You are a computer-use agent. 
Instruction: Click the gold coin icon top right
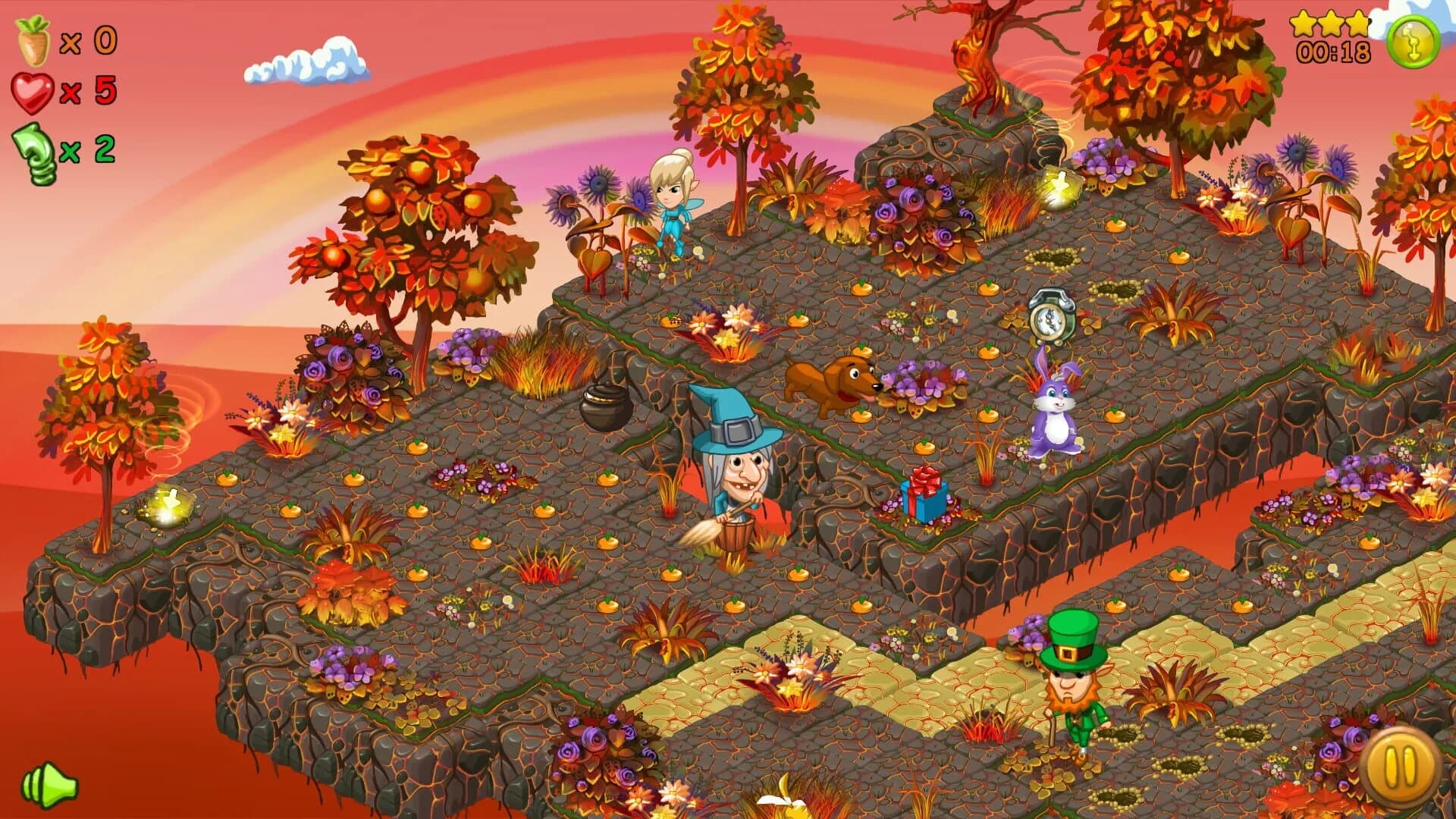point(1415,39)
